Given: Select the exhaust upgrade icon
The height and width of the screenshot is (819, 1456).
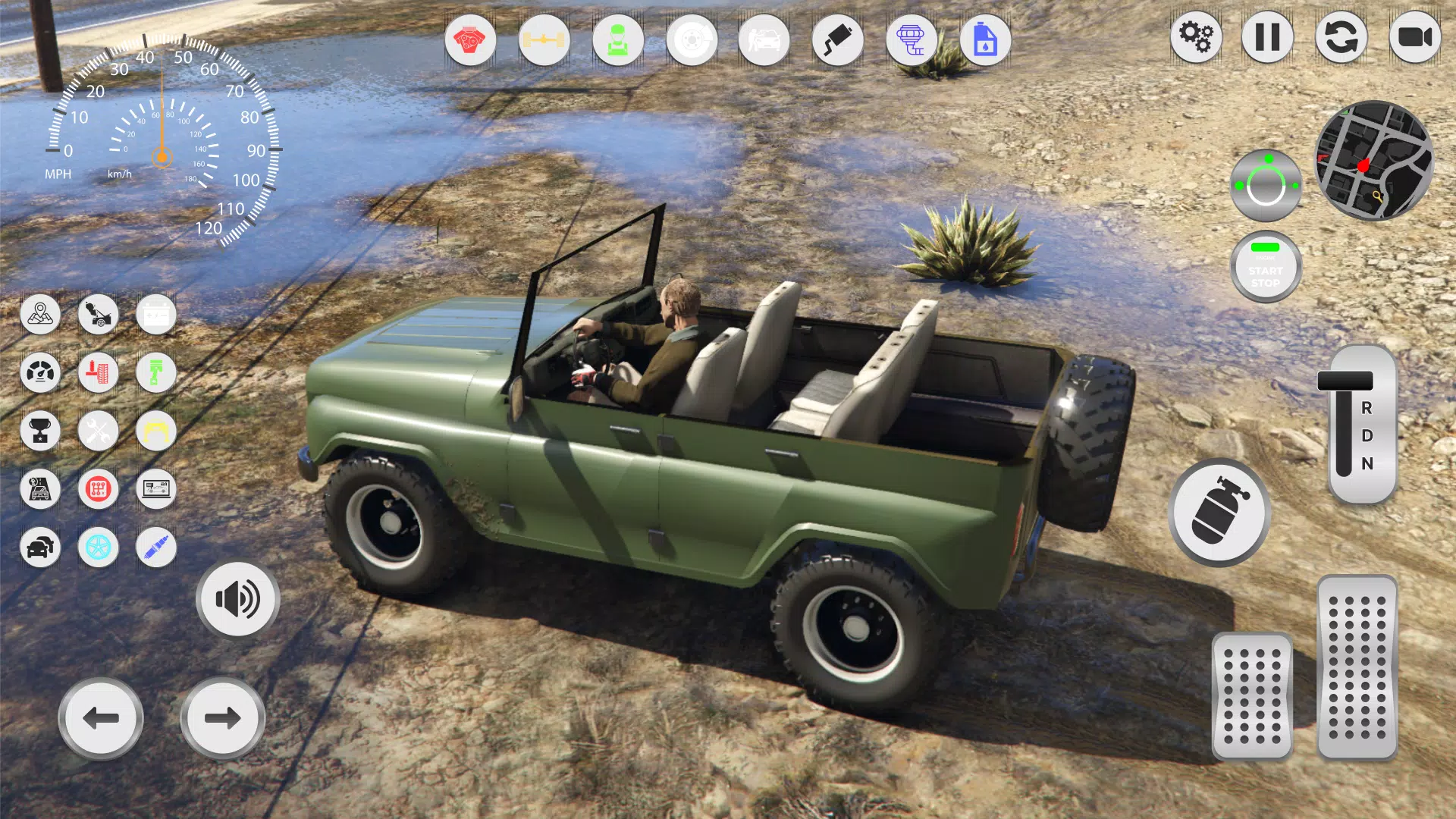Looking at the screenshot, I should point(838,40).
